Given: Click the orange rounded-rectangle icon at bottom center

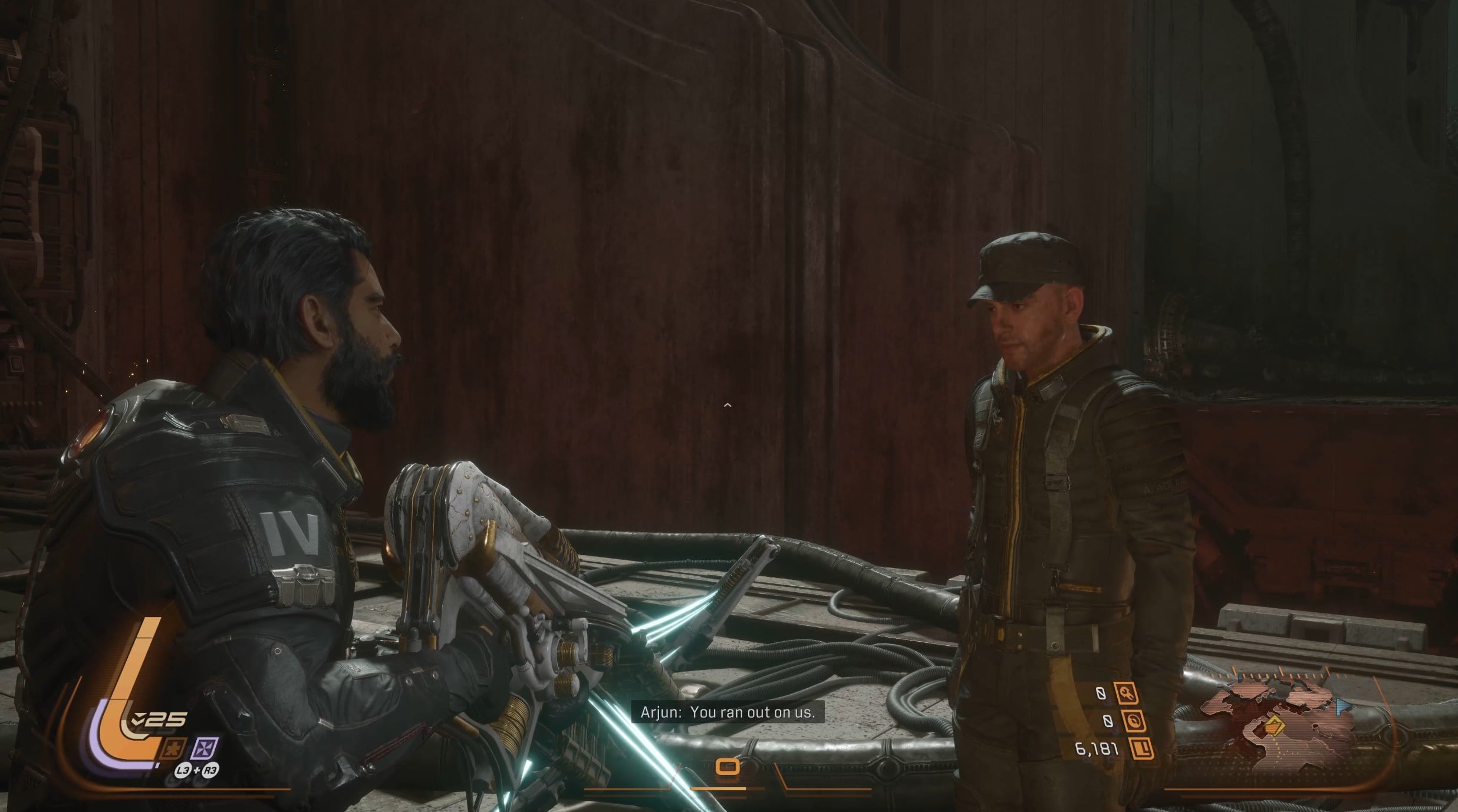Looking at the screenshot, I should [728, 767].
